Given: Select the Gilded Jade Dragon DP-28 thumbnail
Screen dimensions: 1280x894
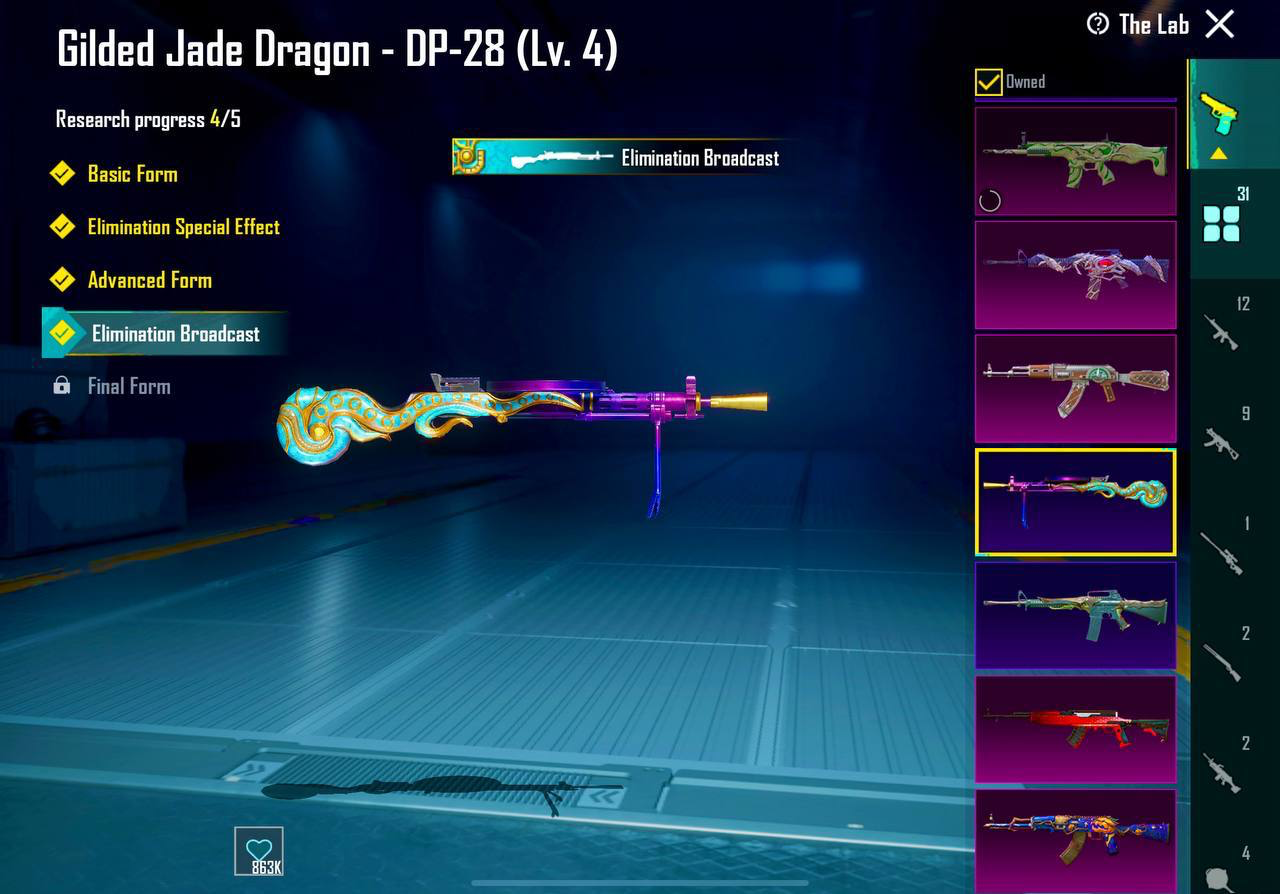Looking at the screenshot, I should coord(1075,502).
